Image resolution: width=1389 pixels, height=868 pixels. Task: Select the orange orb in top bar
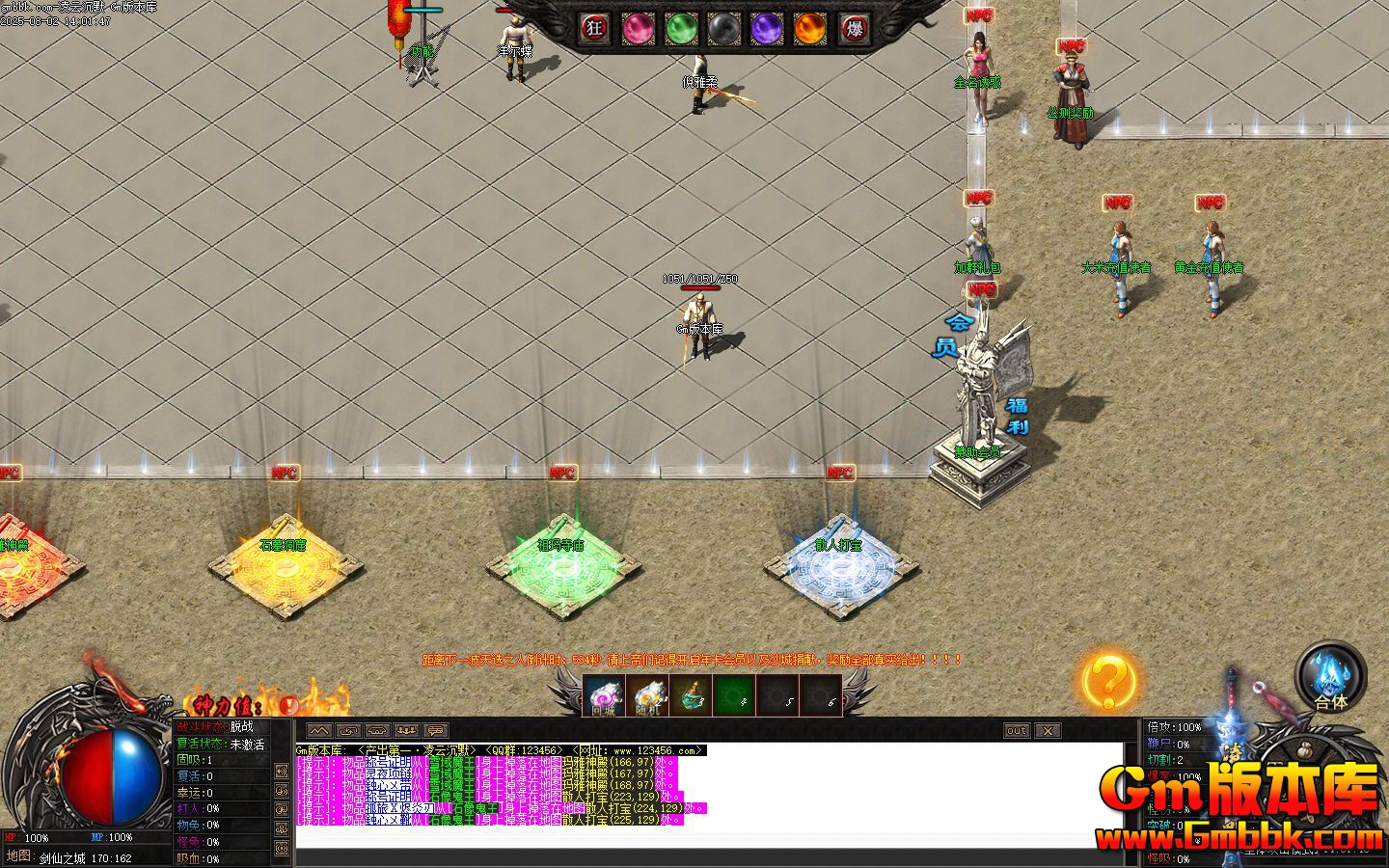coord(809,29)
